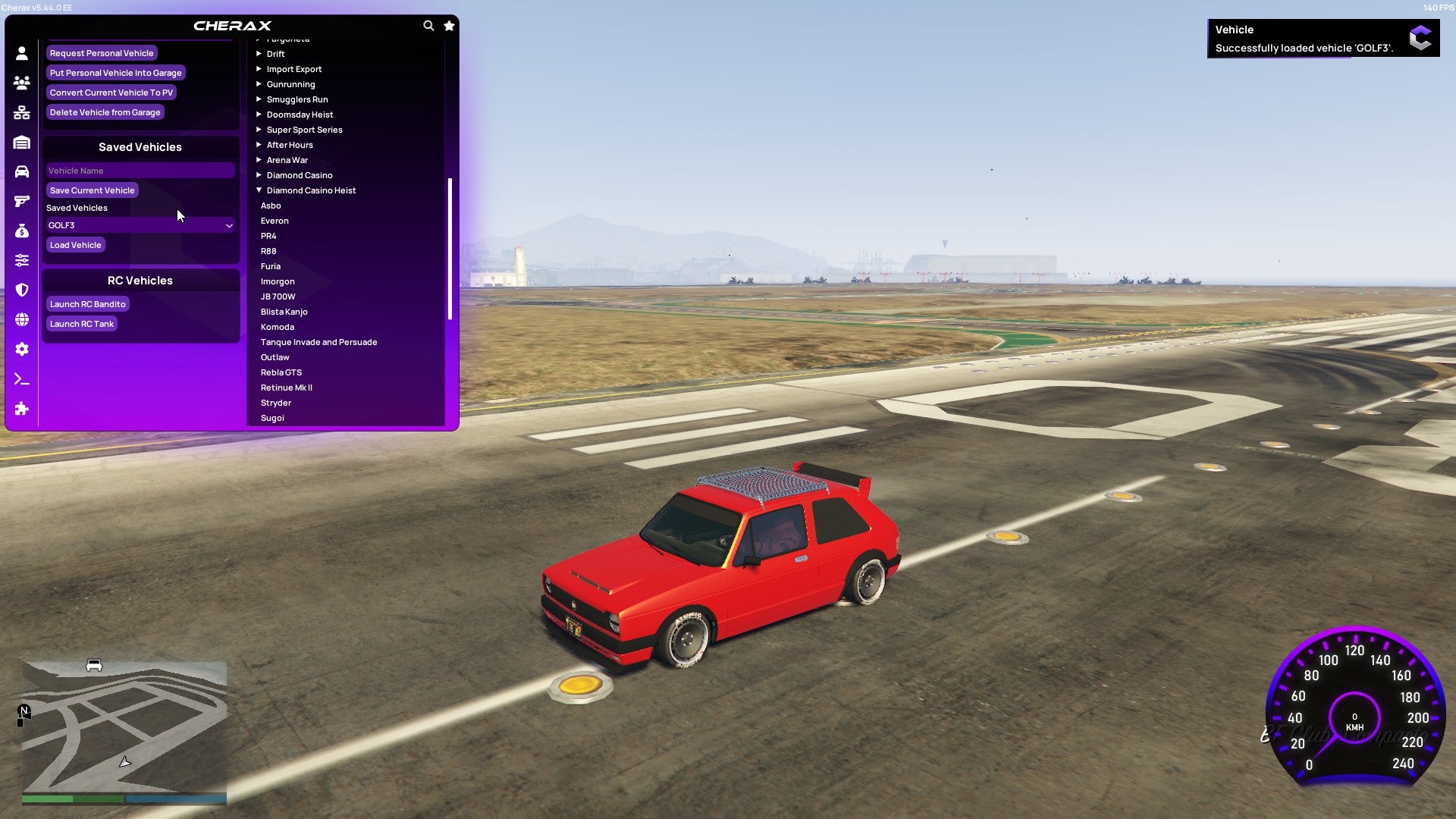Select the car Vehicle icon
The height and width of the screenshot is (819, 1456).
22,171
